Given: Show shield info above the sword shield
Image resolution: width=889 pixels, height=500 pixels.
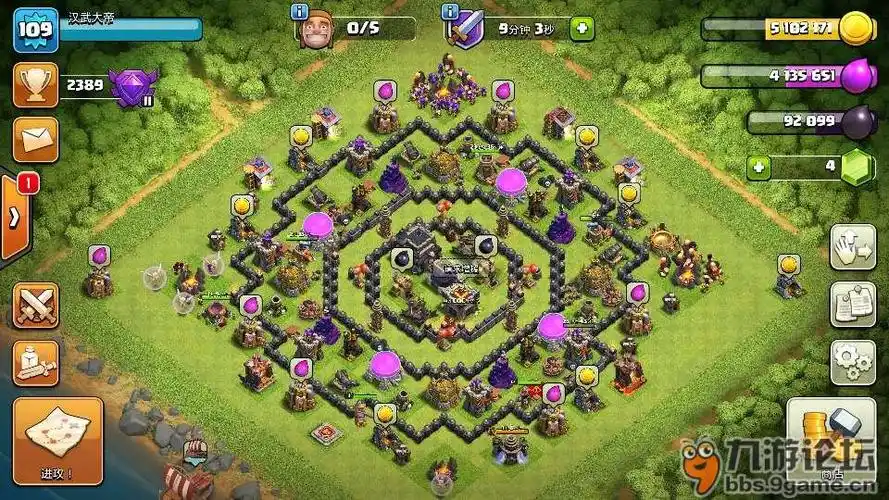Looking at the screenshot, I should pos(451,11).
